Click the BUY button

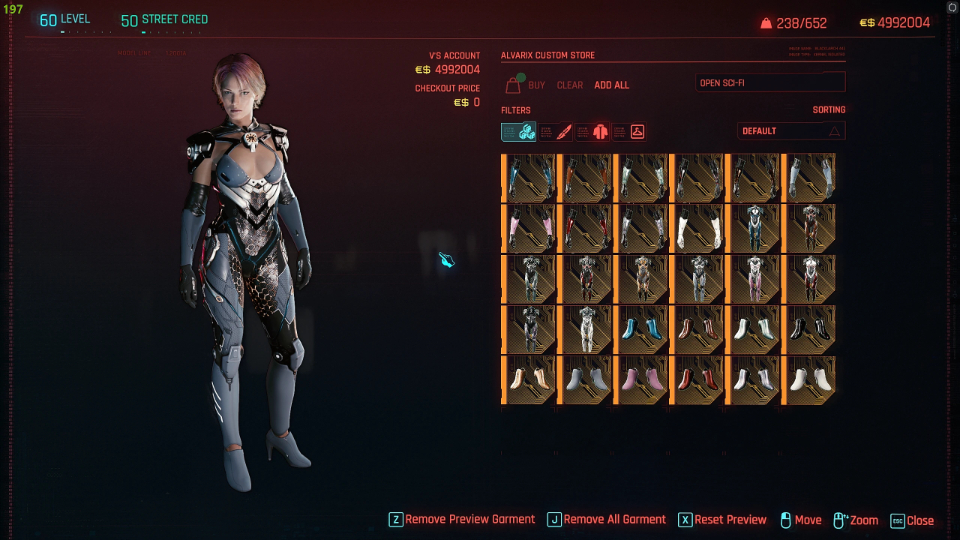point(537,86)
